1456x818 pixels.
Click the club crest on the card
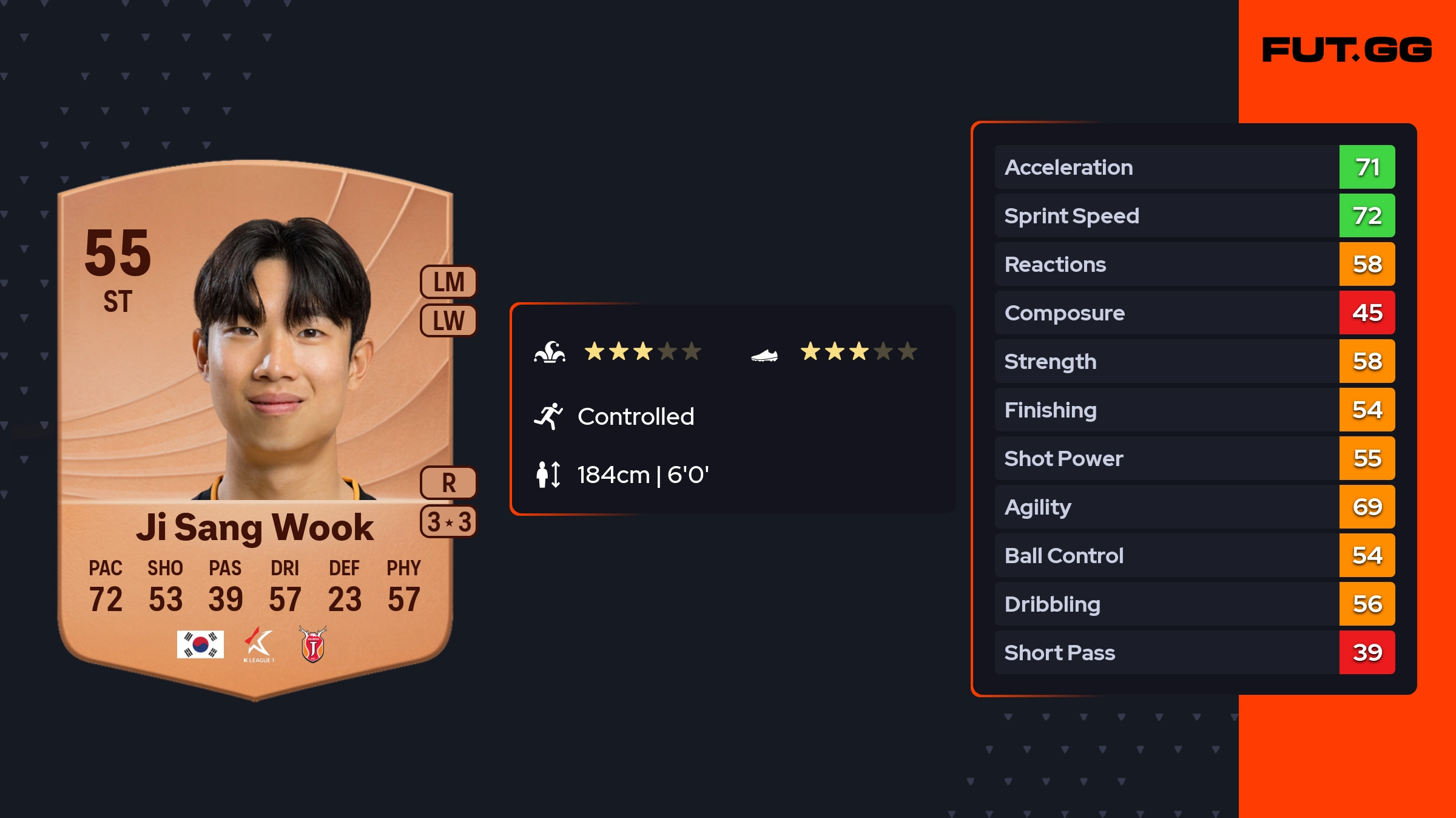tap(313, 644)
